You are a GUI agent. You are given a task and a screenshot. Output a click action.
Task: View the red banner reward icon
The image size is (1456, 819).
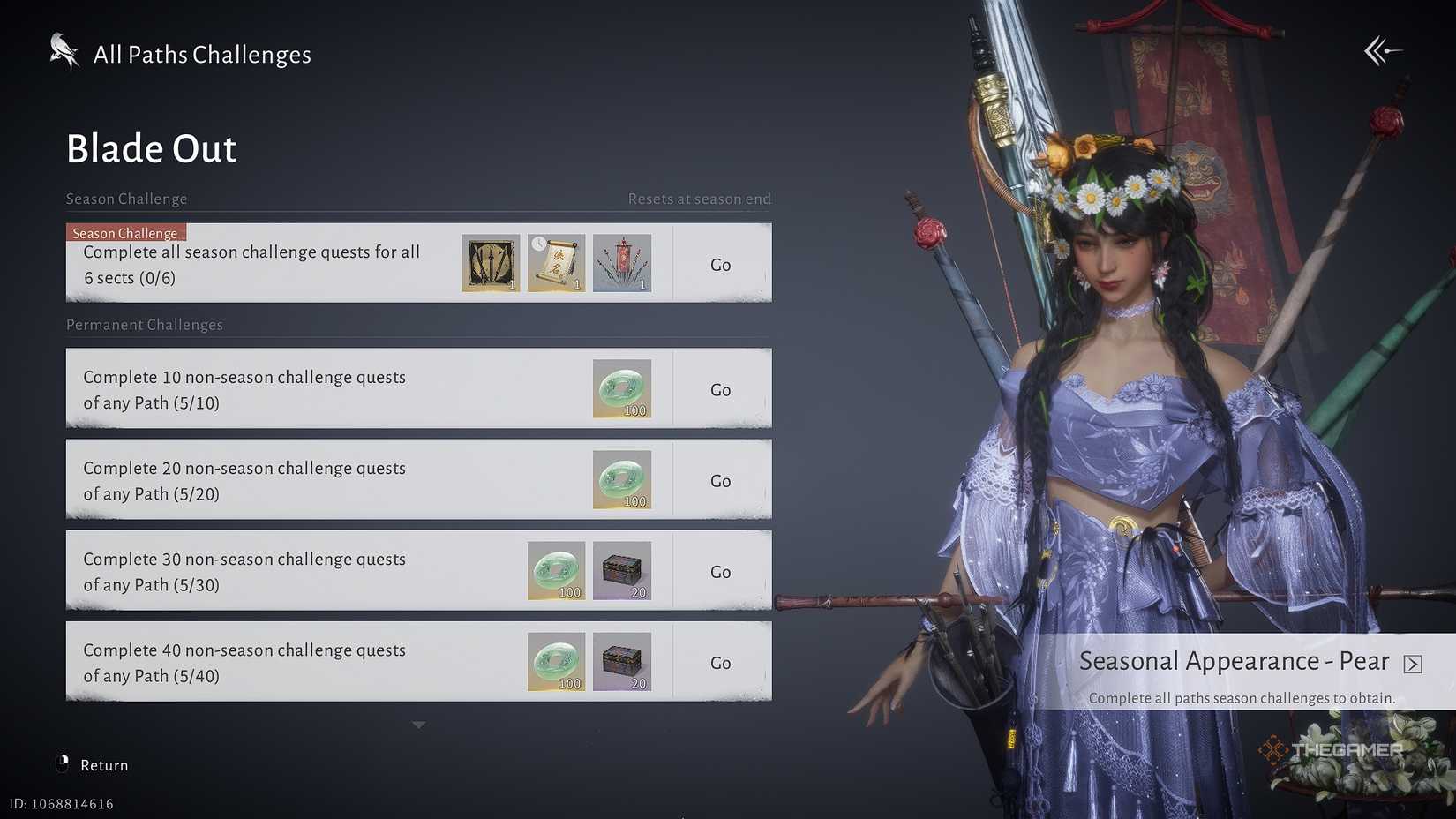622,262
